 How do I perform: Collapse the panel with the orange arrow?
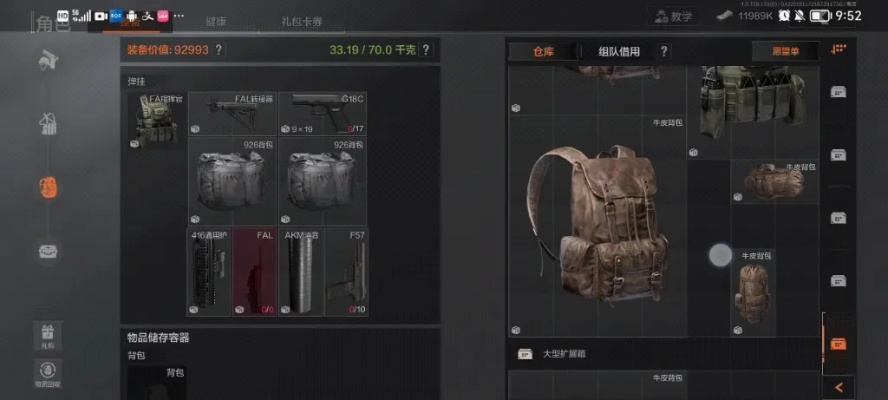click(838, 385)
